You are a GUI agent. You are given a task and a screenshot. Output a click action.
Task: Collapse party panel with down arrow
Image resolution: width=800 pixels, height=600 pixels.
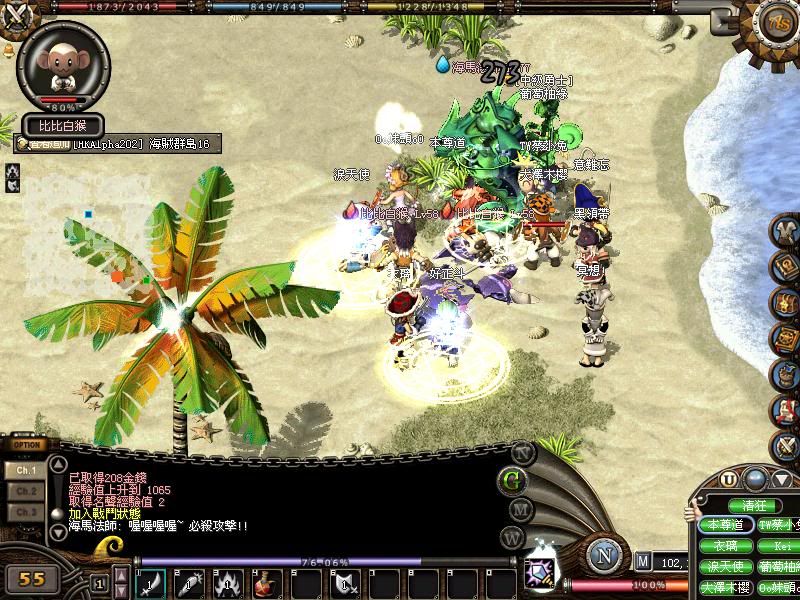(783, 479)
